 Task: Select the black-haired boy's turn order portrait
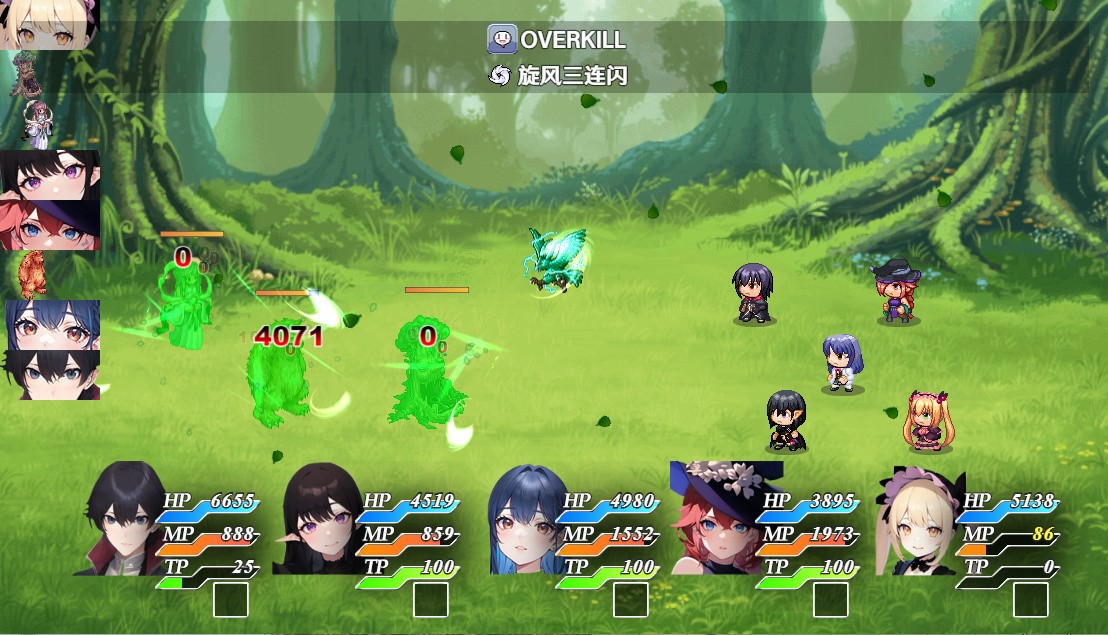click(50, 375)
